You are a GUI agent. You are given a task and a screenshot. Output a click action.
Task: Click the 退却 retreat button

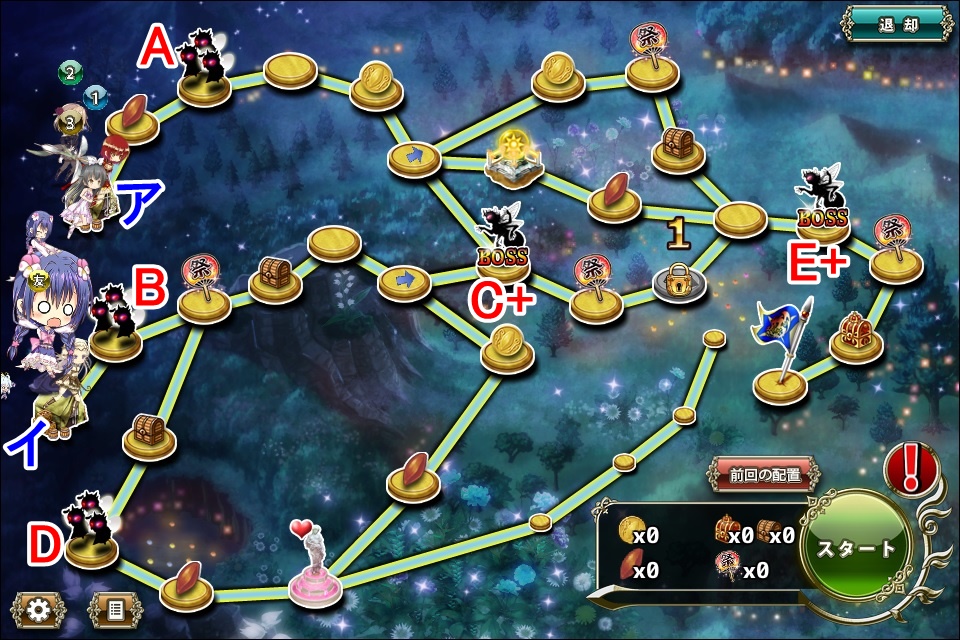[897, 24]
